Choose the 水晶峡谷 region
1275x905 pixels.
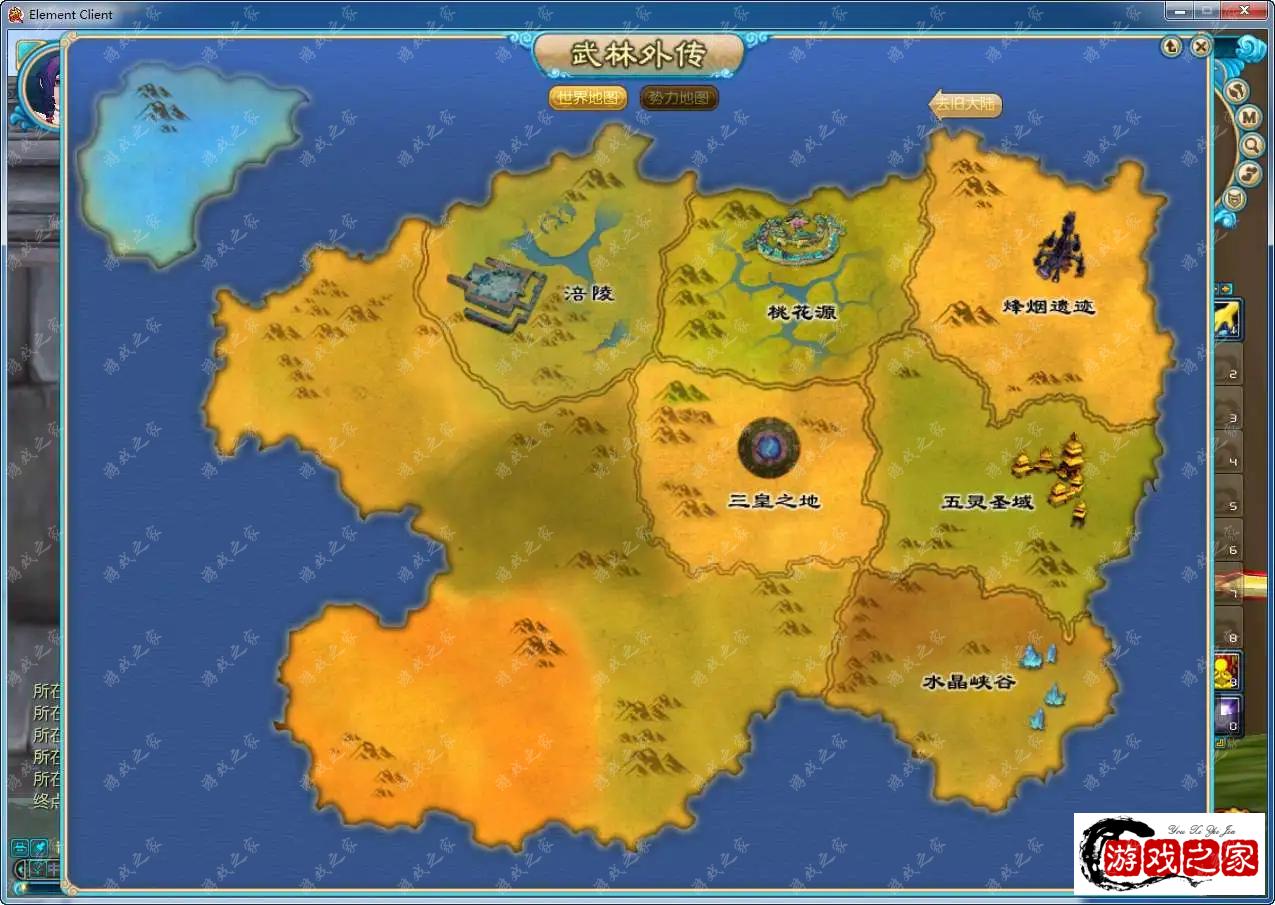point(968,682)
